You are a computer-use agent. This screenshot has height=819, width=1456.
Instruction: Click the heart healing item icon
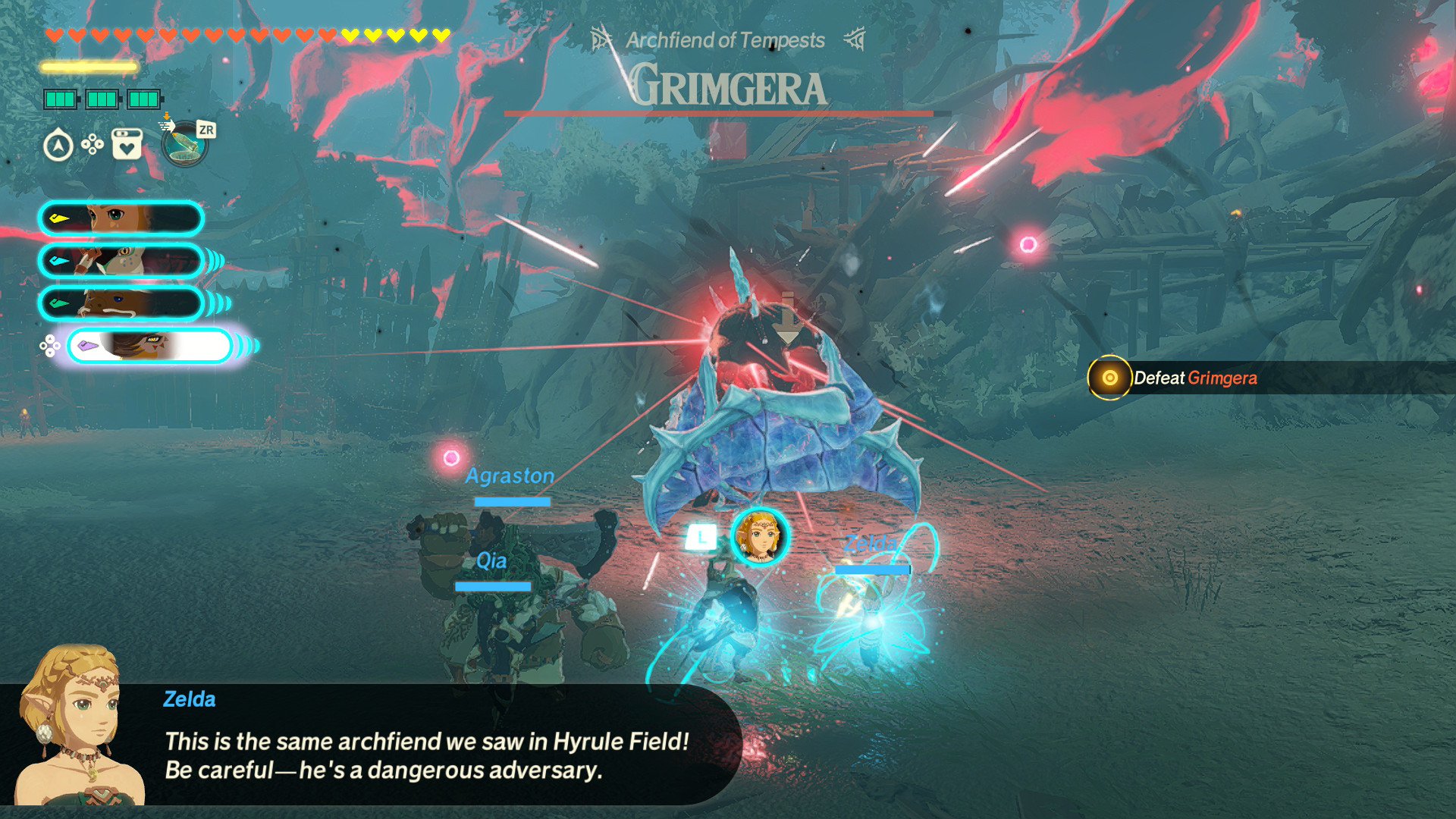(127, 144)
